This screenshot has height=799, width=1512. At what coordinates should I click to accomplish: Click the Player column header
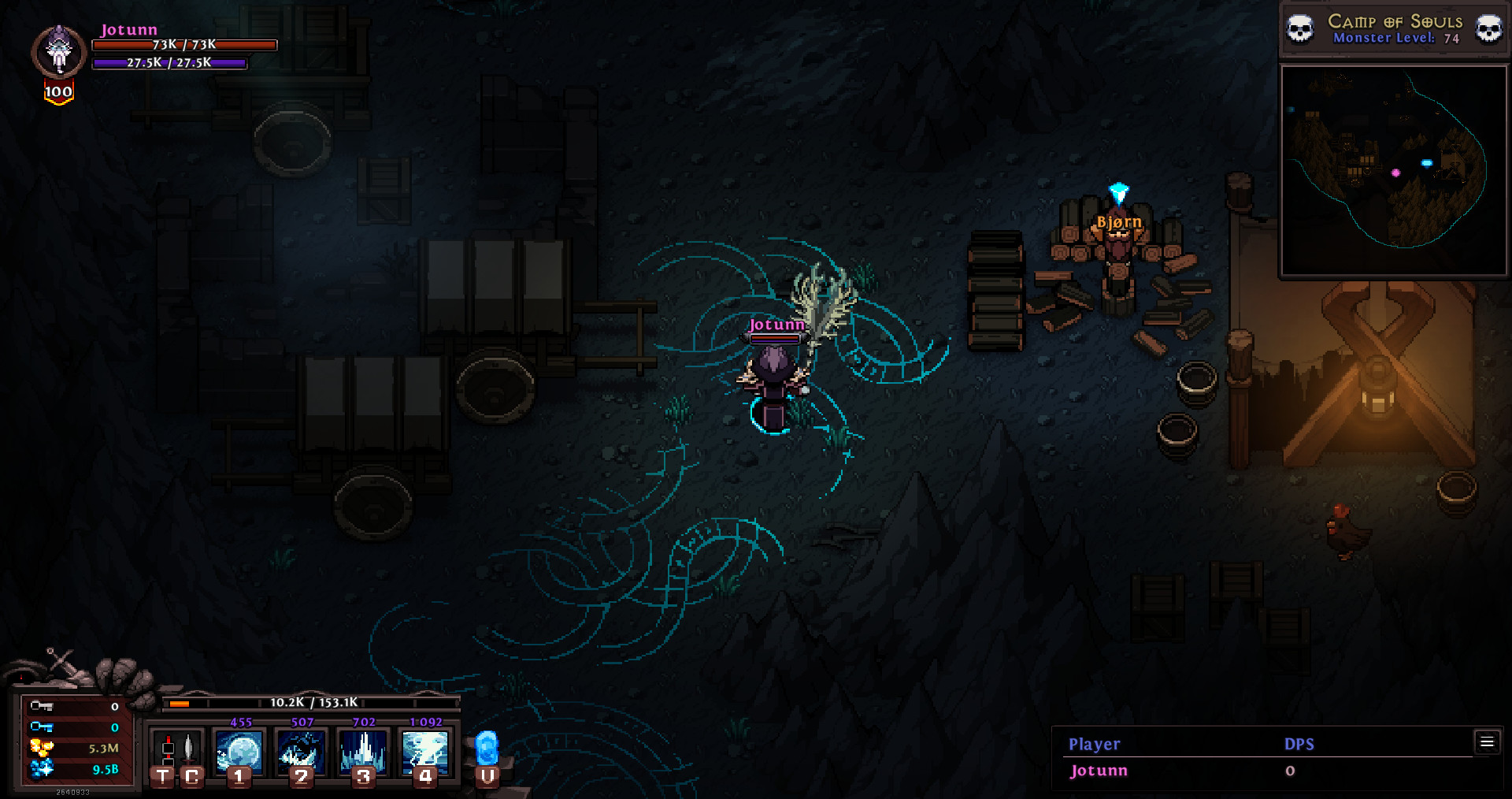pos(1093,743)
